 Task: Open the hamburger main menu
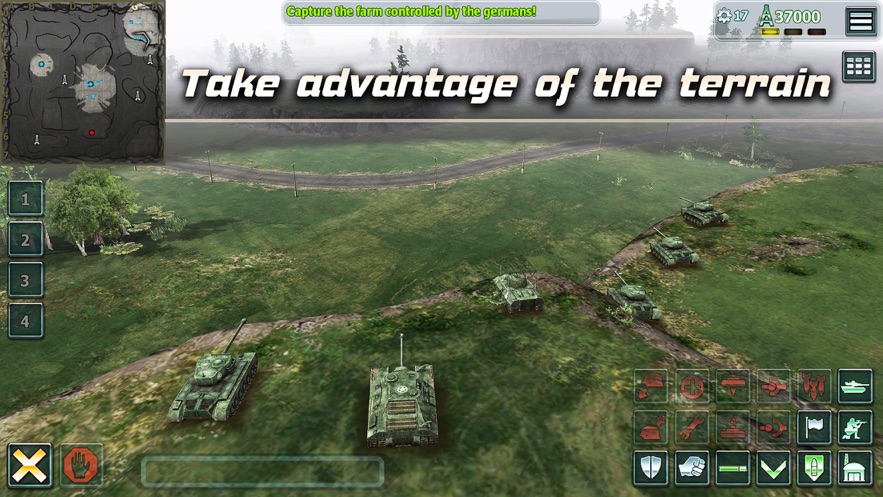860,20
